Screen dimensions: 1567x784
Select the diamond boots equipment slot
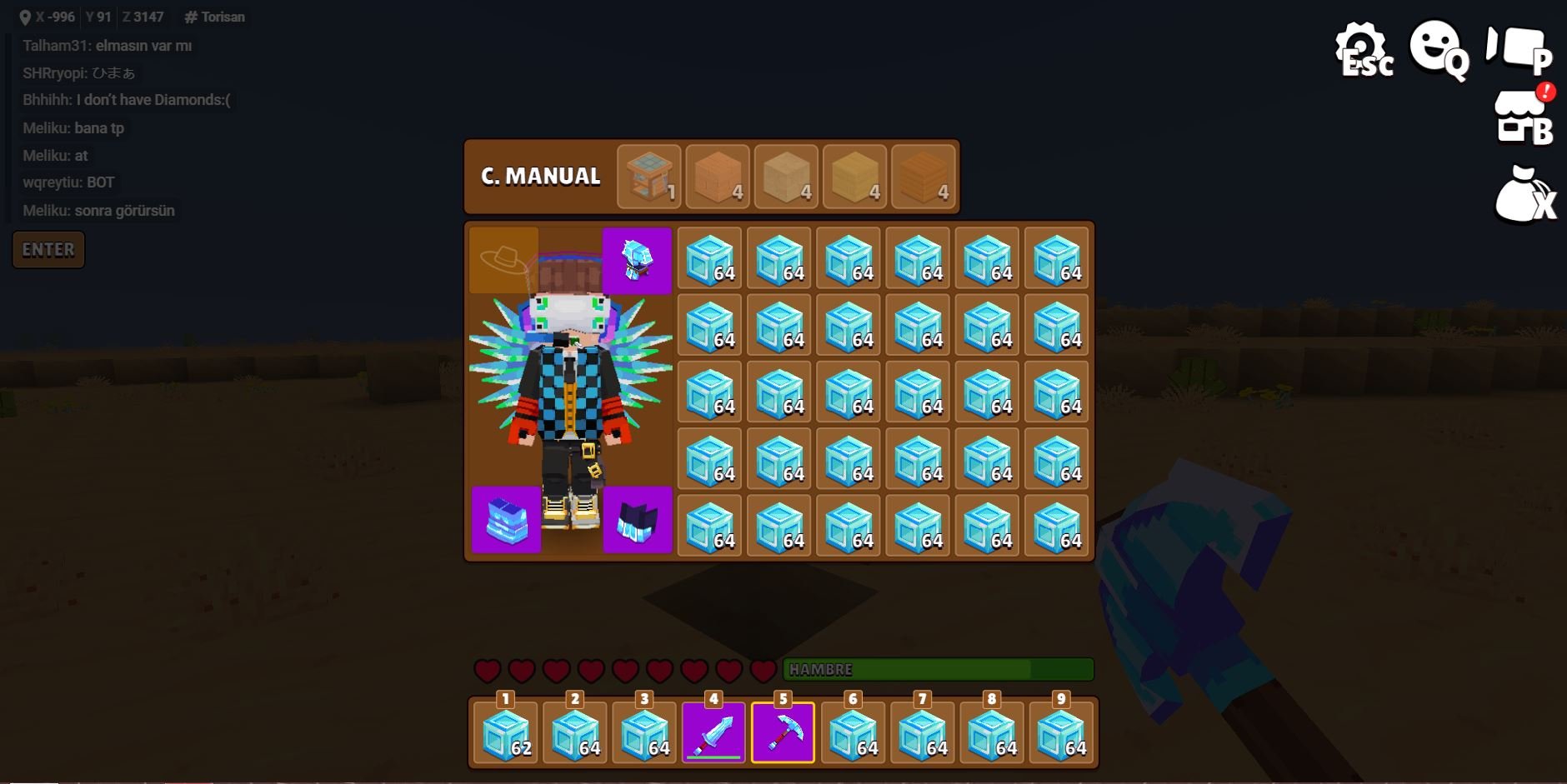point(638,520)
